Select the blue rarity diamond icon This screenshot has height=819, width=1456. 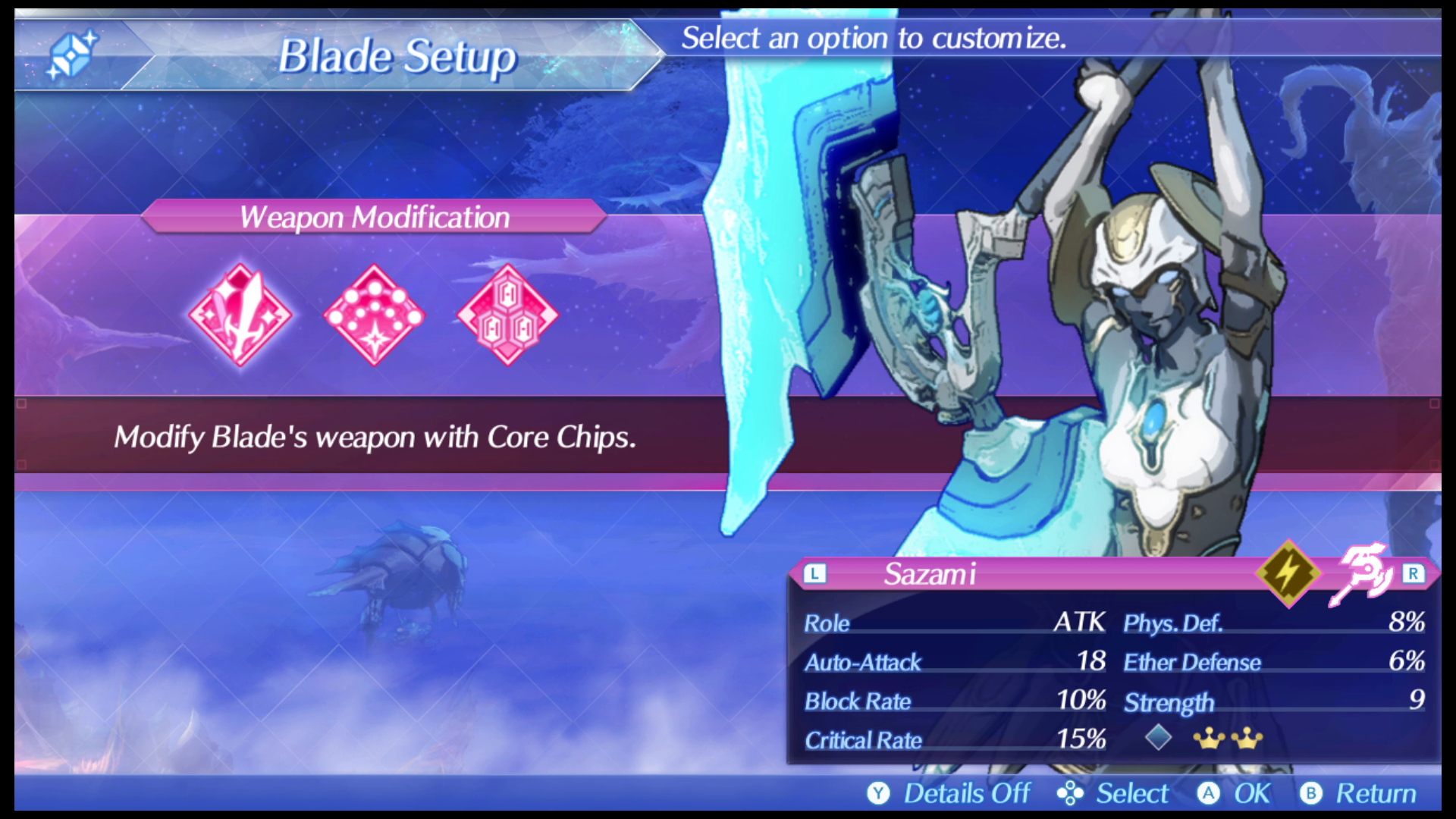click(x=1160, y=736)
